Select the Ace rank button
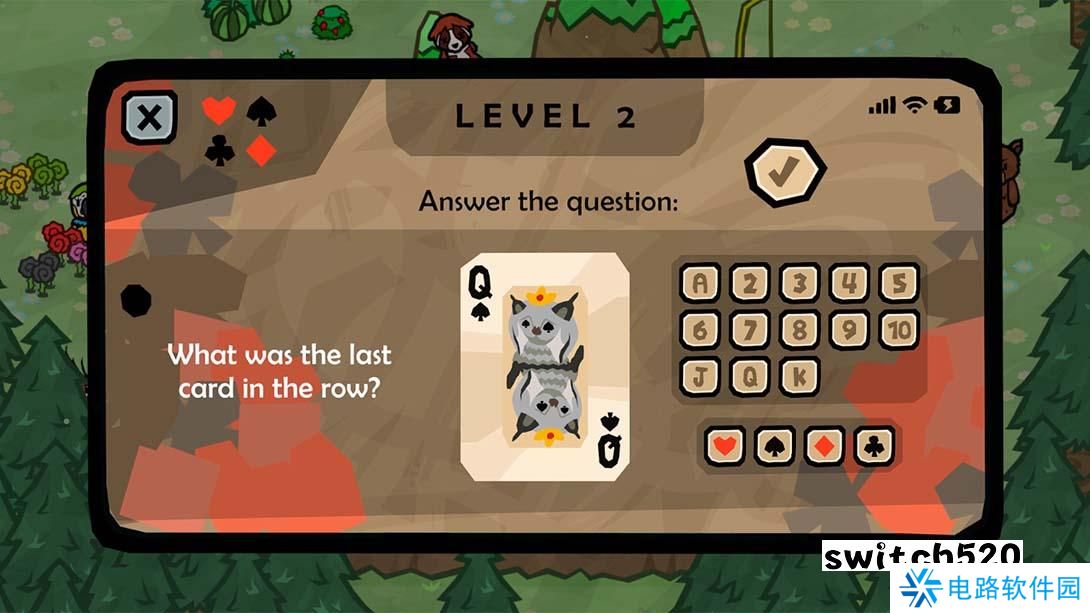 coord(700,284)
